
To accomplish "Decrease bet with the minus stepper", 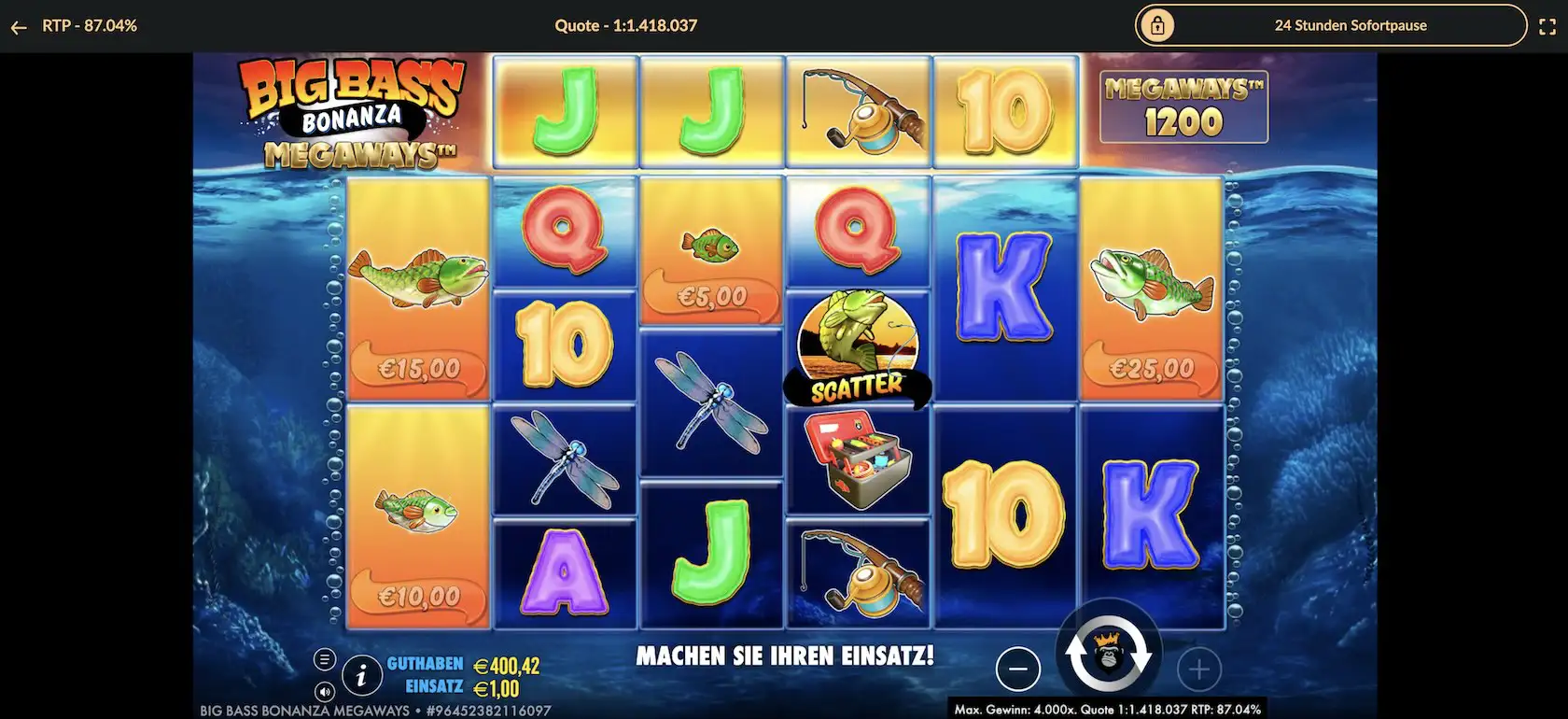I will [x=1018, y=669].
